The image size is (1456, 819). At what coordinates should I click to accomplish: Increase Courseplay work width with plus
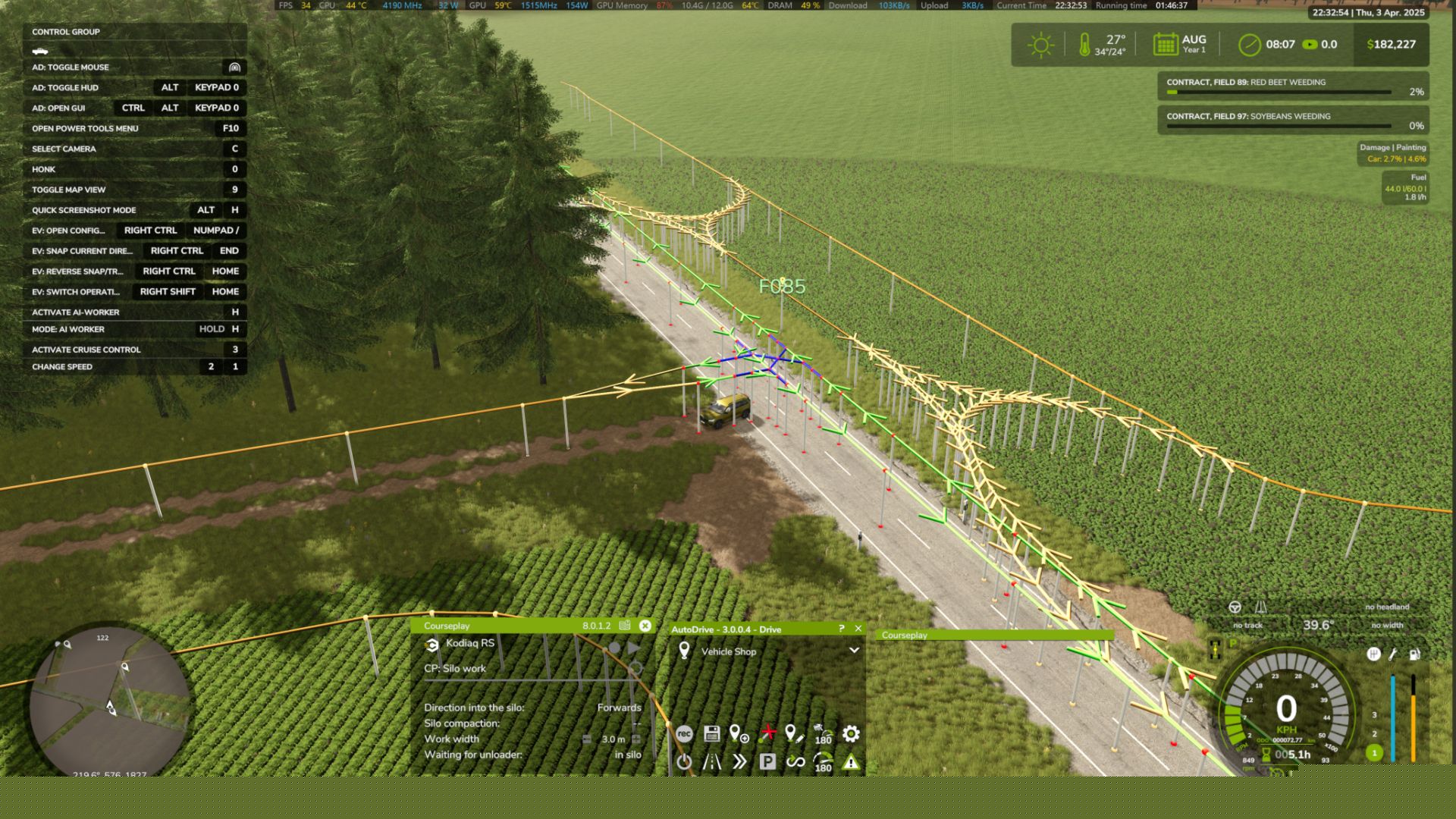(x=636, y=739)
